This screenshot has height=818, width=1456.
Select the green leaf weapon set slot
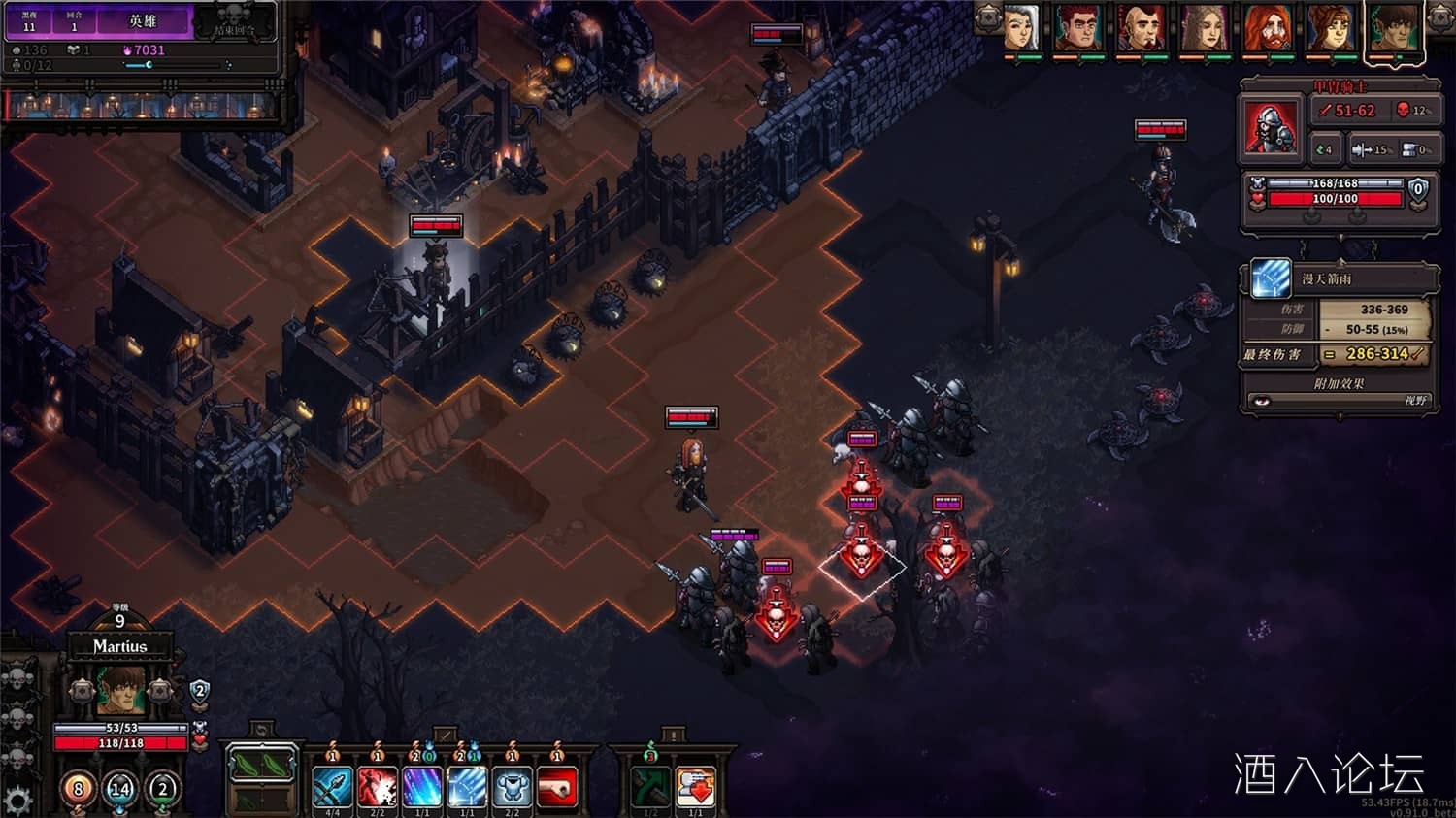click(x=261, y=766)
